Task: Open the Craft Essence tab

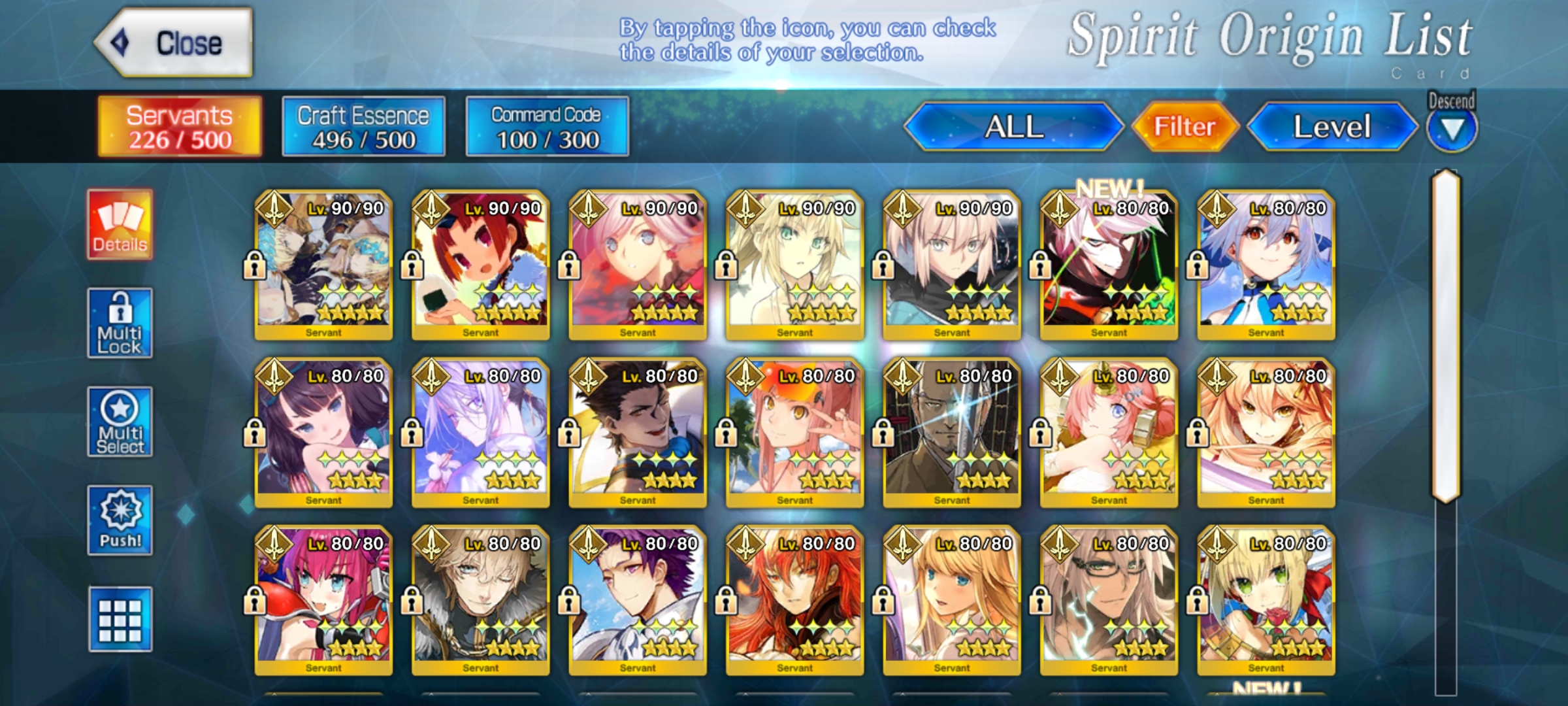Action: pyautogui.click(x=363, y=127)
